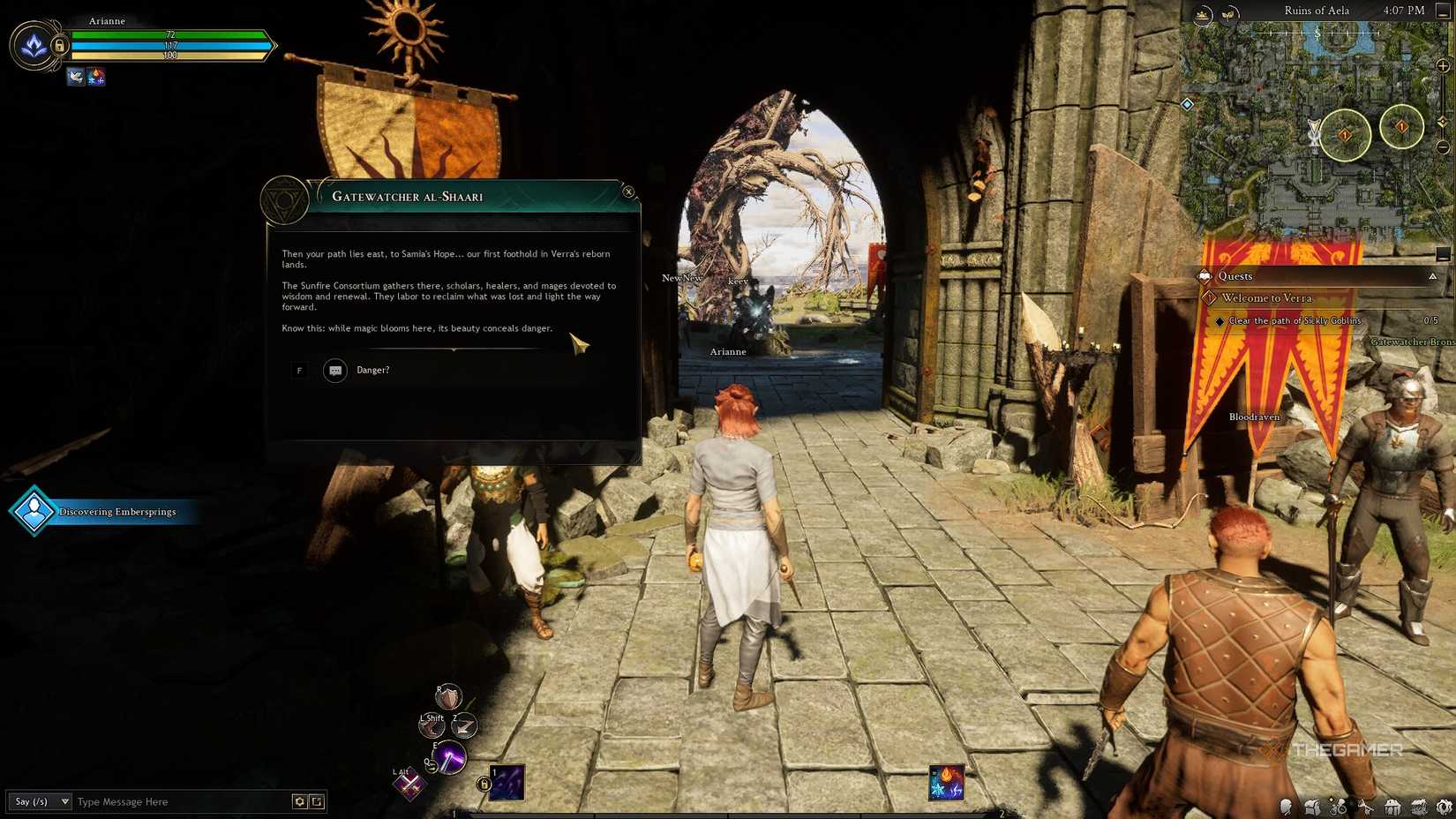Toggle the minimap expand button top-right

tap(1445, 11)
